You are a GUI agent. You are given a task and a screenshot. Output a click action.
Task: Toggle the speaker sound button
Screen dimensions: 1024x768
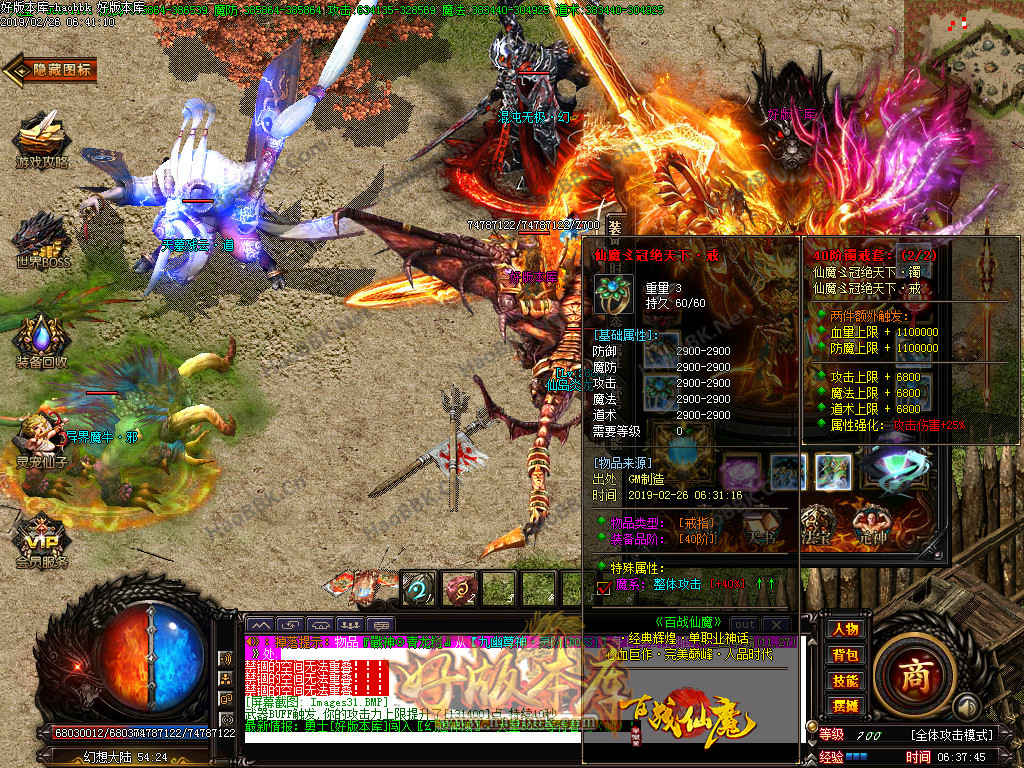tap(965, 707)
